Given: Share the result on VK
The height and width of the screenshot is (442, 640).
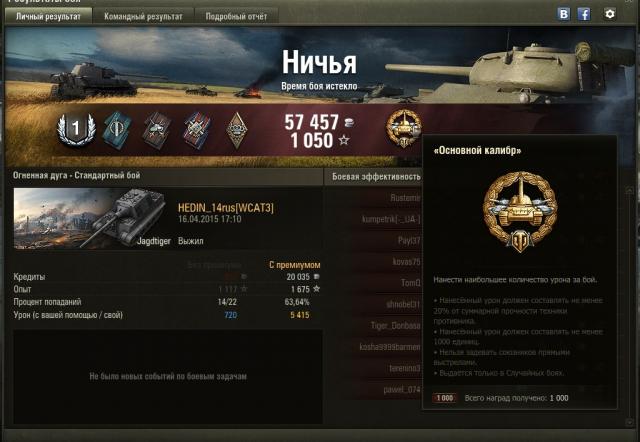Looking at the screenshot, I should (564, 15).
